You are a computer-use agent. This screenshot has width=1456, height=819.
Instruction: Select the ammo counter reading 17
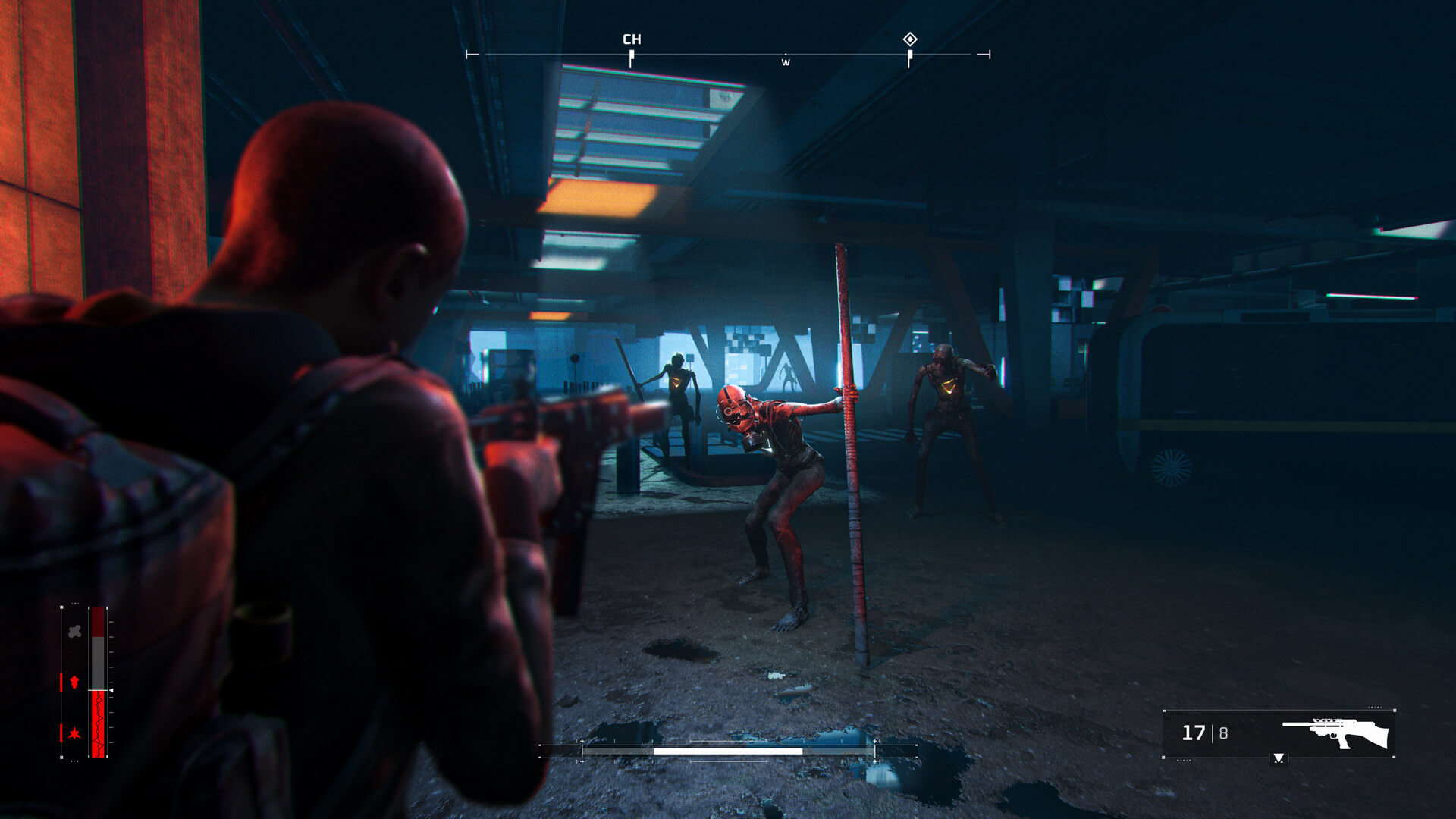tap(1194, 732)
